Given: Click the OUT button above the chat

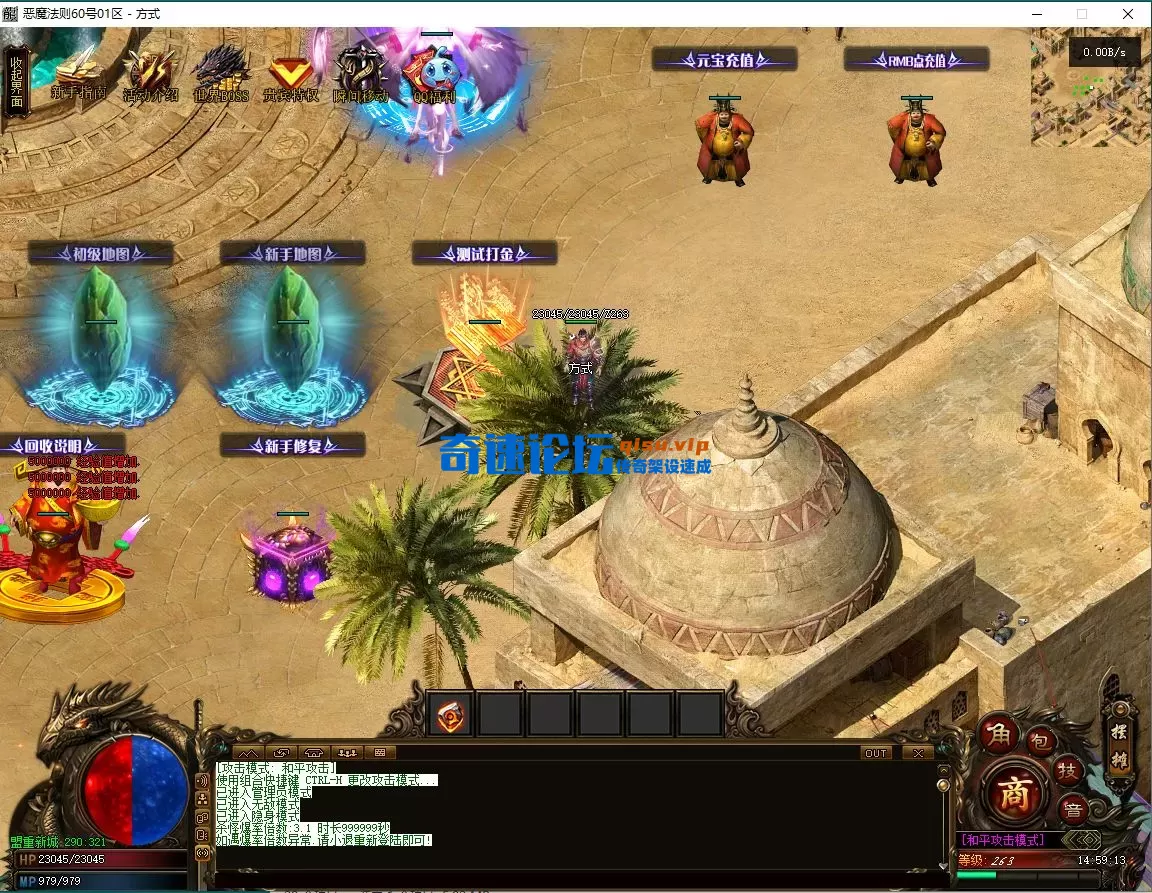Looking at the screenshot, I should tap(876, 753).
